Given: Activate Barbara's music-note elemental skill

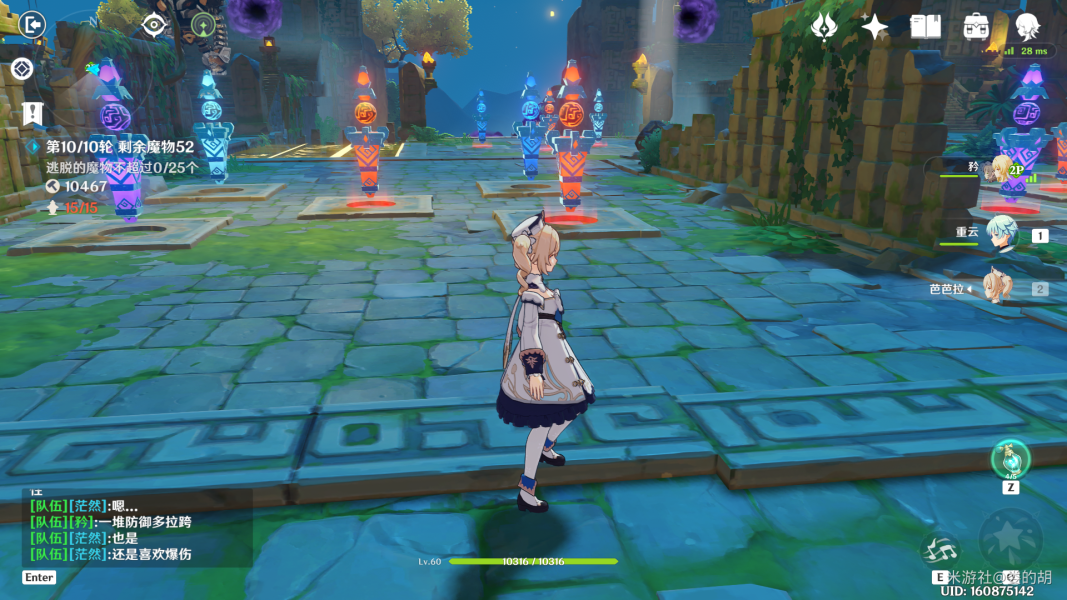Looking at the screenshot, I should tap(940, 550).
